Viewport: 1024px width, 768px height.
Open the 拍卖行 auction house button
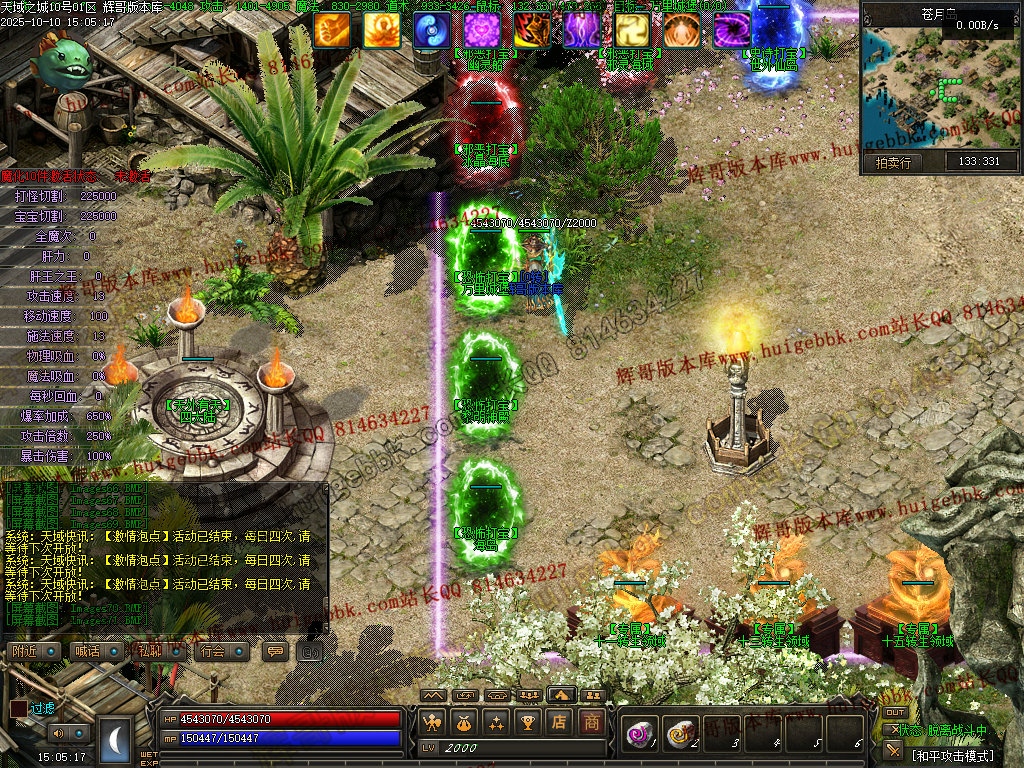(893, 162)
